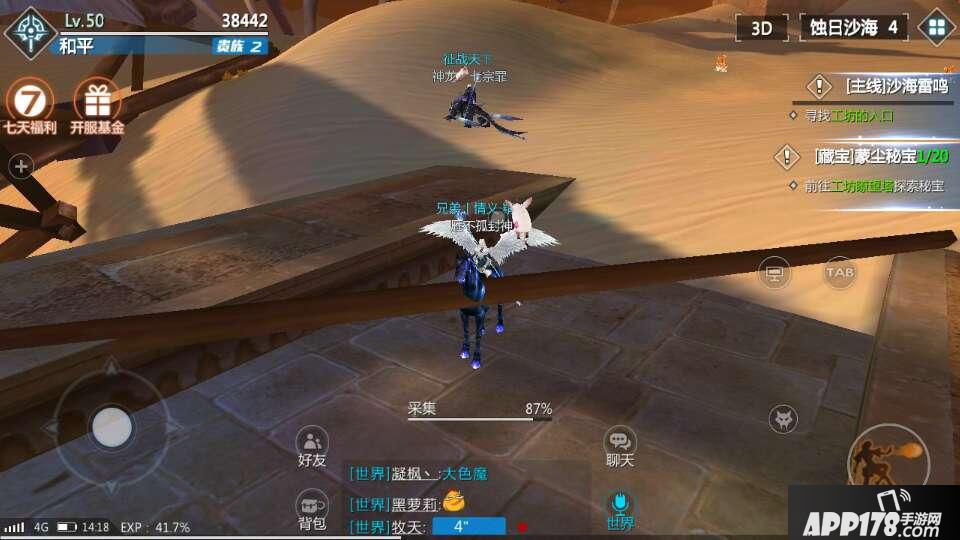Open the 开服基金 gift box fund

pos(97,104)
